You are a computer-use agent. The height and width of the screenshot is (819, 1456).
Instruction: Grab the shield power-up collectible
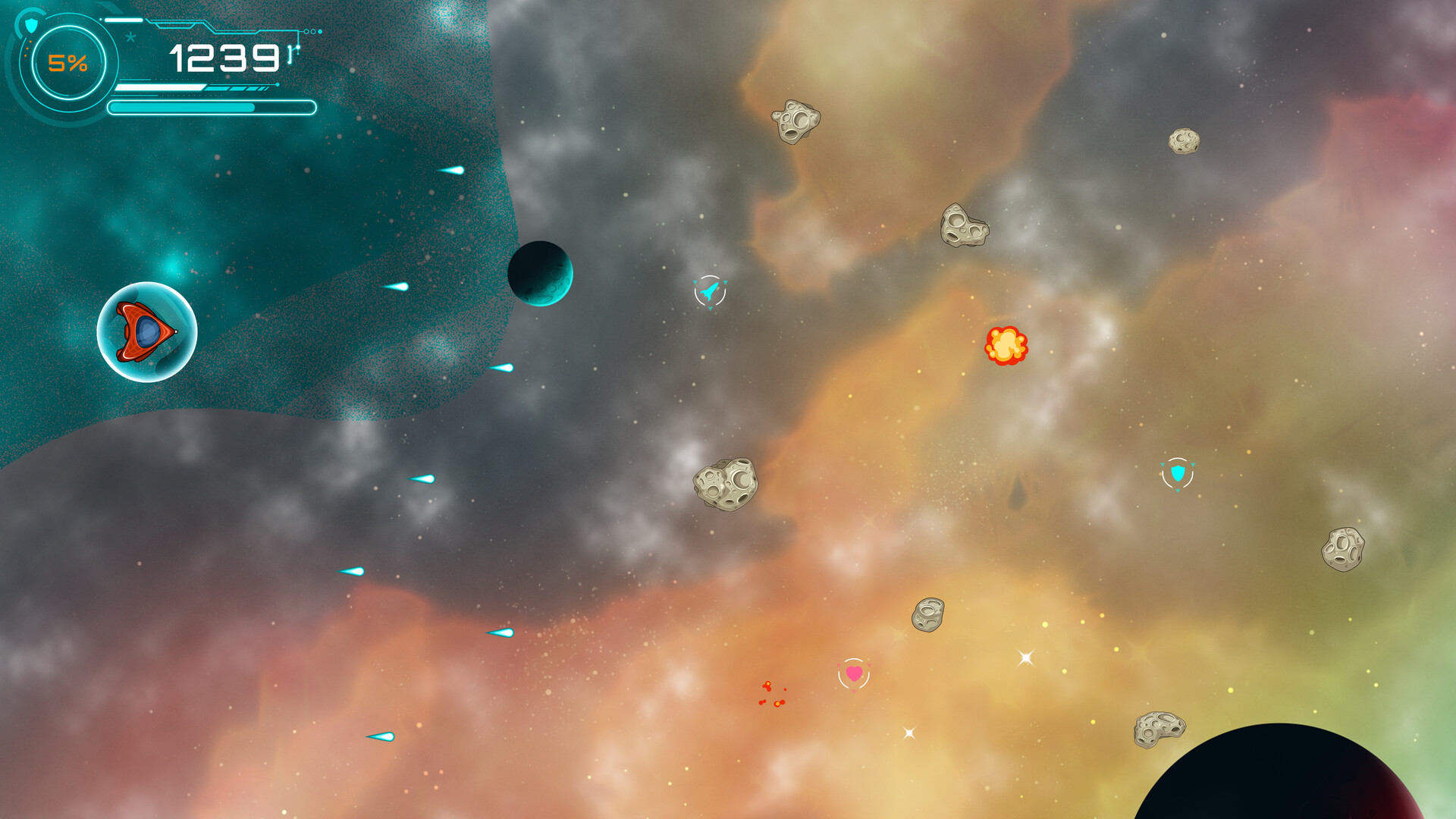point(1178,474)
